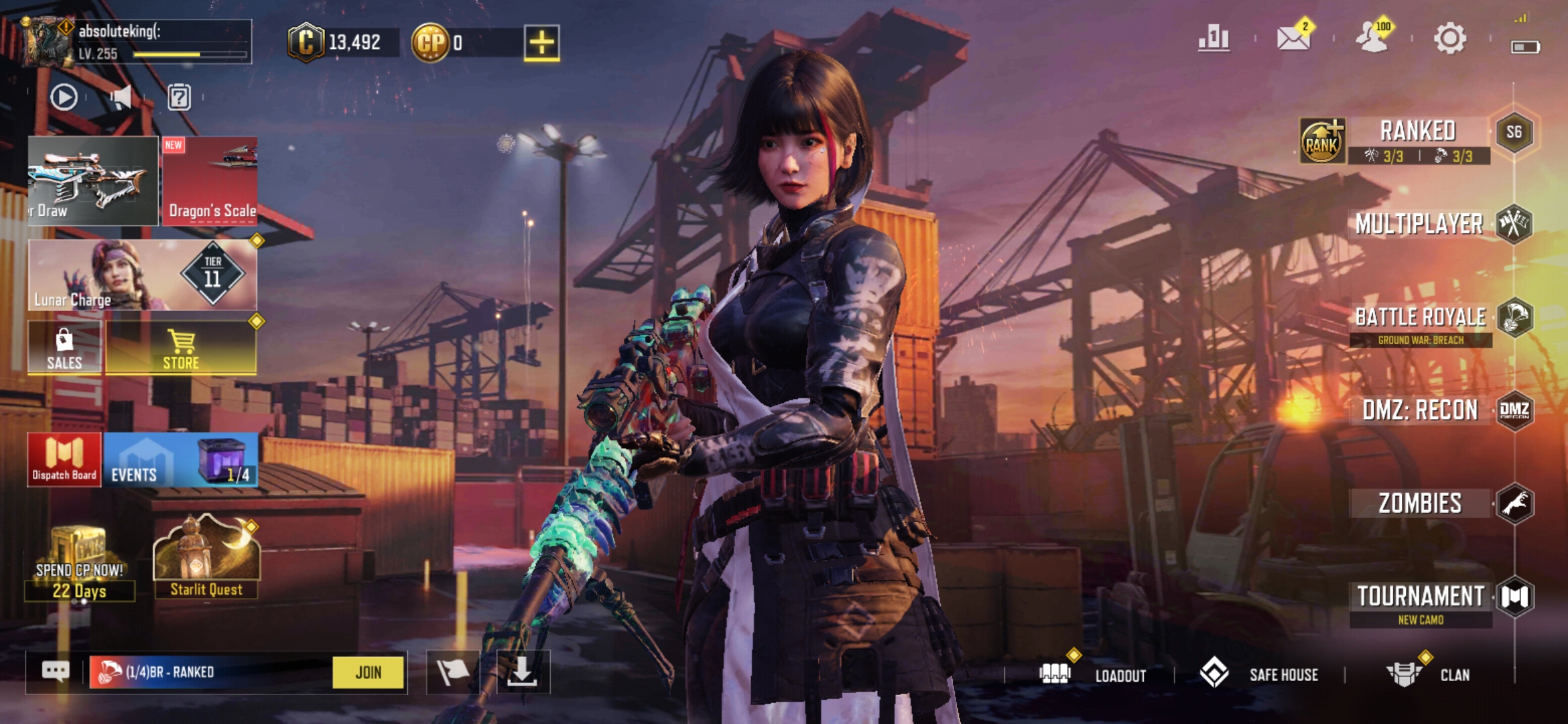Choose the DMZ: Recon mode
Viewport: 1568px width, 724px height.
1420,410
